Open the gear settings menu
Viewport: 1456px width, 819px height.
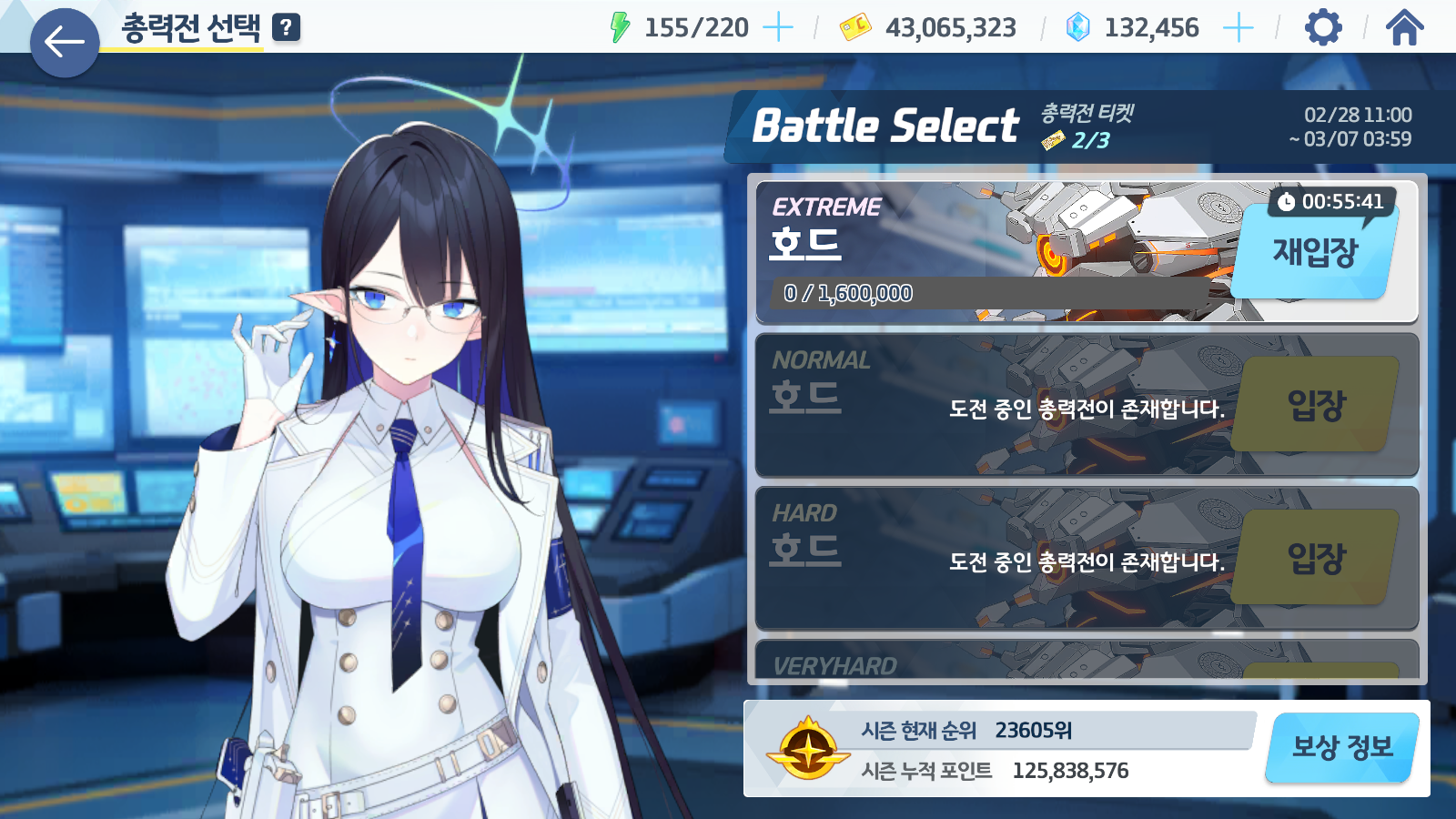tap(1323, 27)
